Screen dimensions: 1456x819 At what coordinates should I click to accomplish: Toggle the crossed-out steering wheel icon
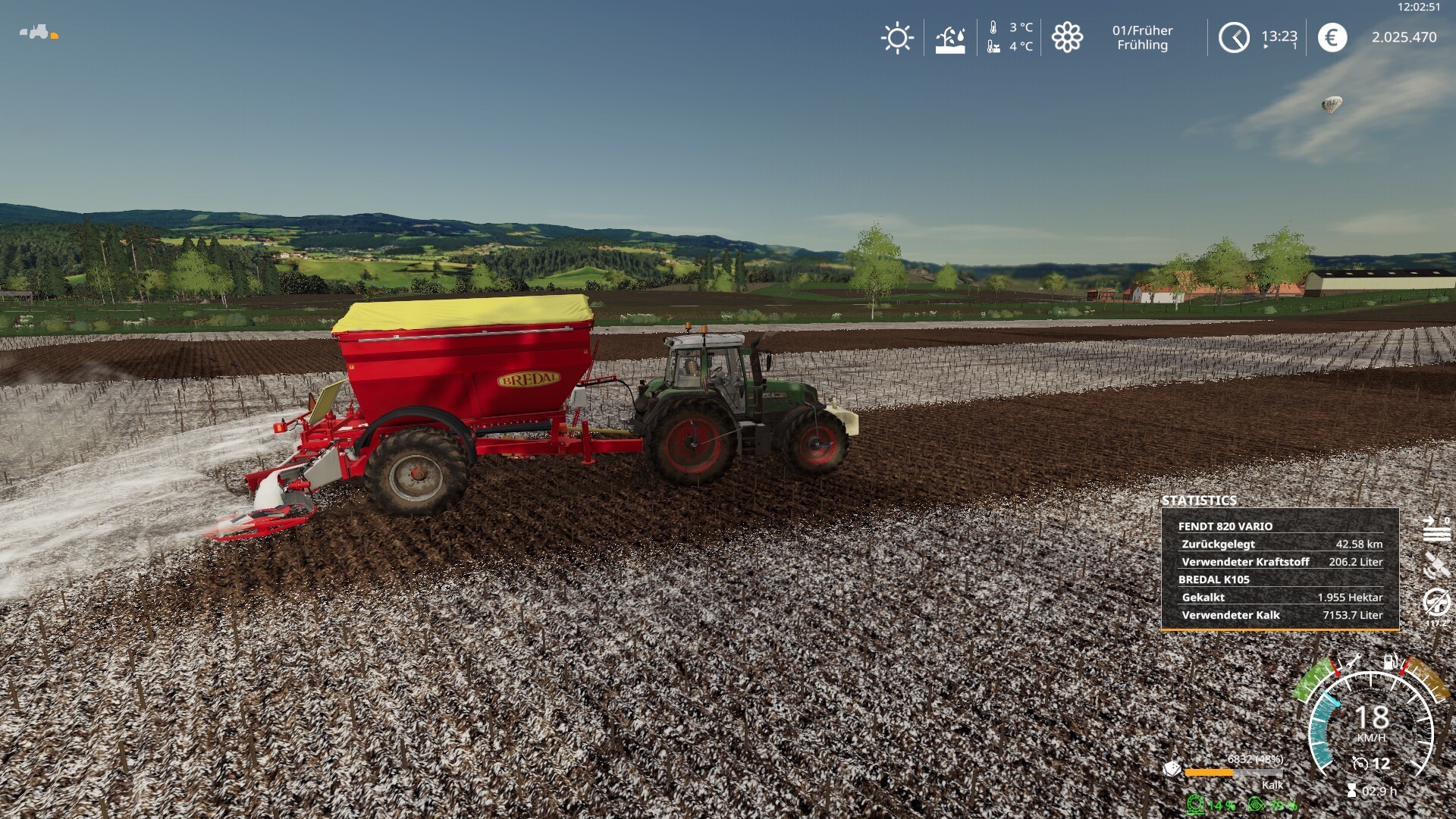(1436, 602)
